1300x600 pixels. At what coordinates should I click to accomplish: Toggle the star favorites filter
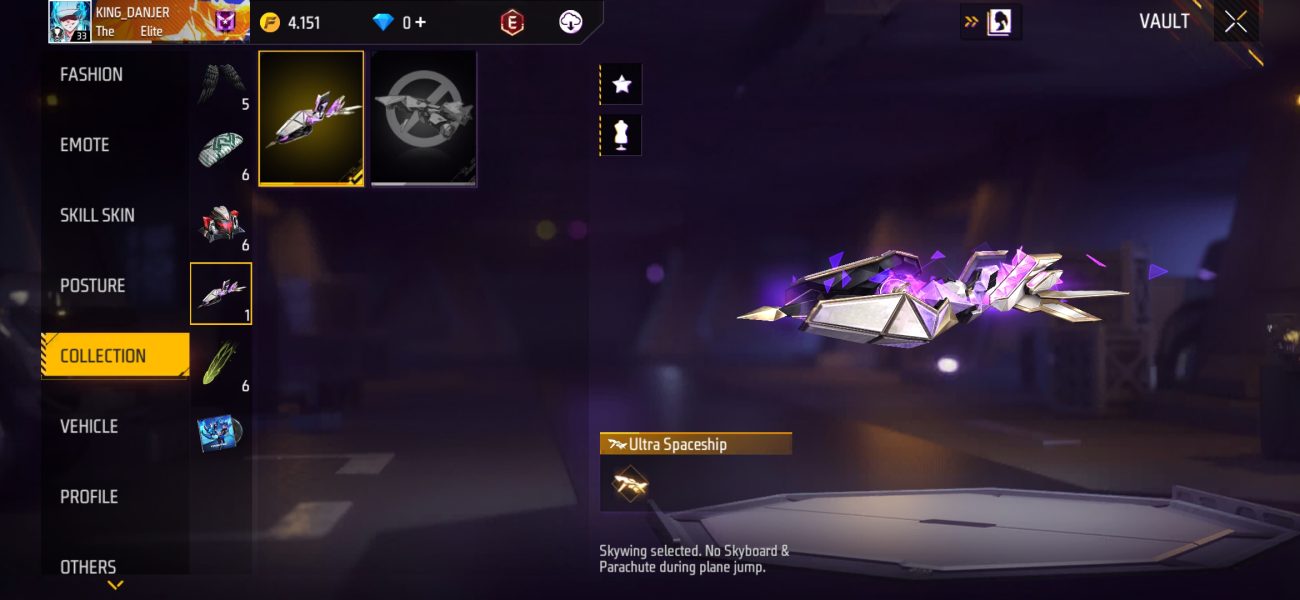[x=621, y=84]
